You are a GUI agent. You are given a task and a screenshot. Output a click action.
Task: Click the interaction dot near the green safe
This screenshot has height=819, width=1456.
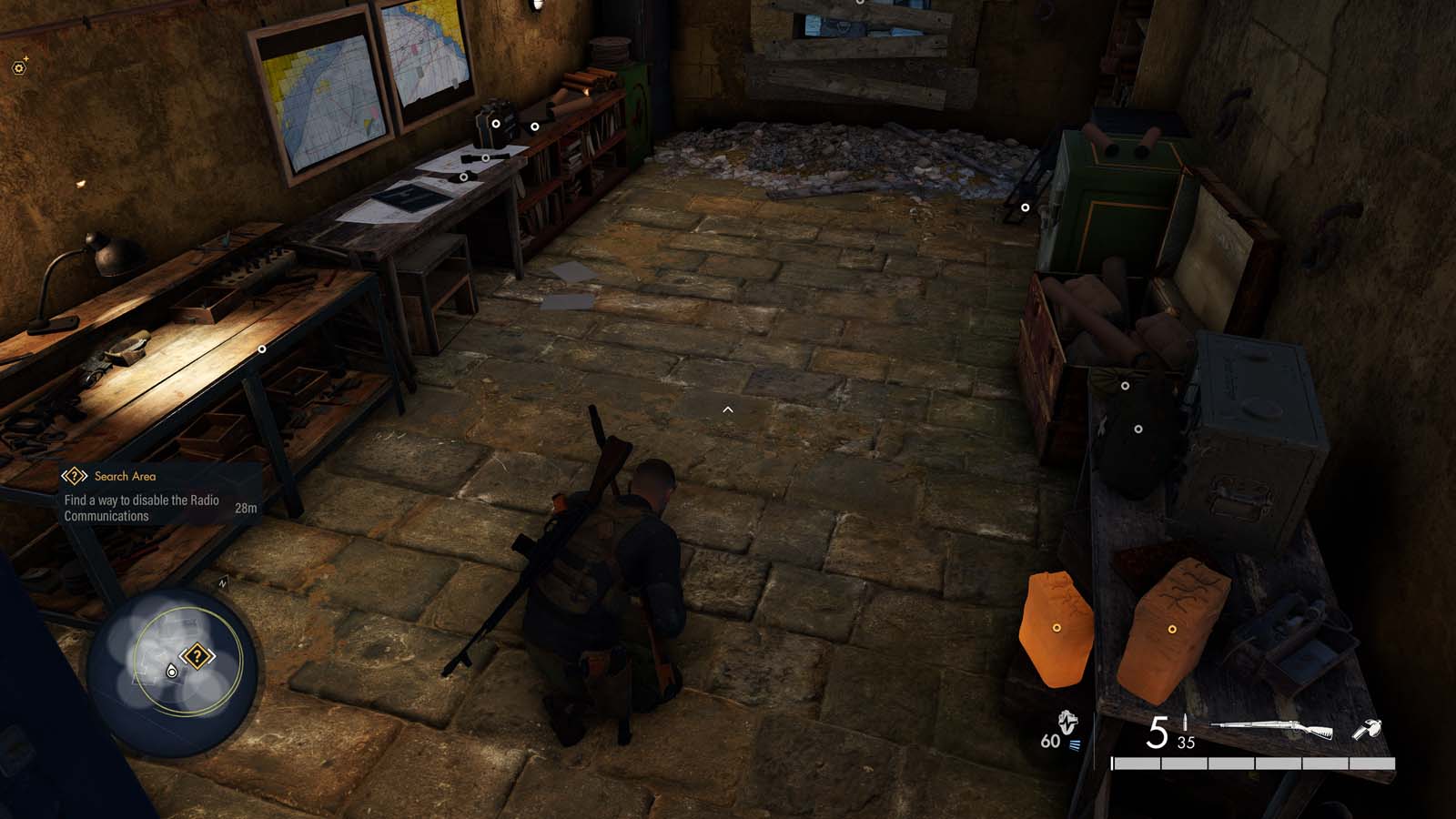point(1026,207)
